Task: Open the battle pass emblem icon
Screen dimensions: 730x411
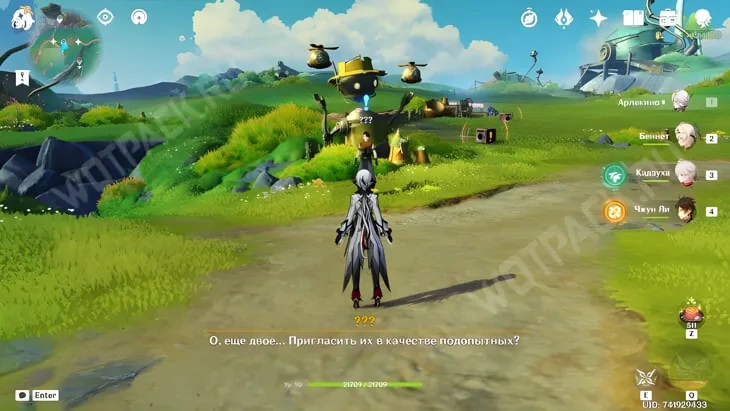Action: click(x=563, y=18)
